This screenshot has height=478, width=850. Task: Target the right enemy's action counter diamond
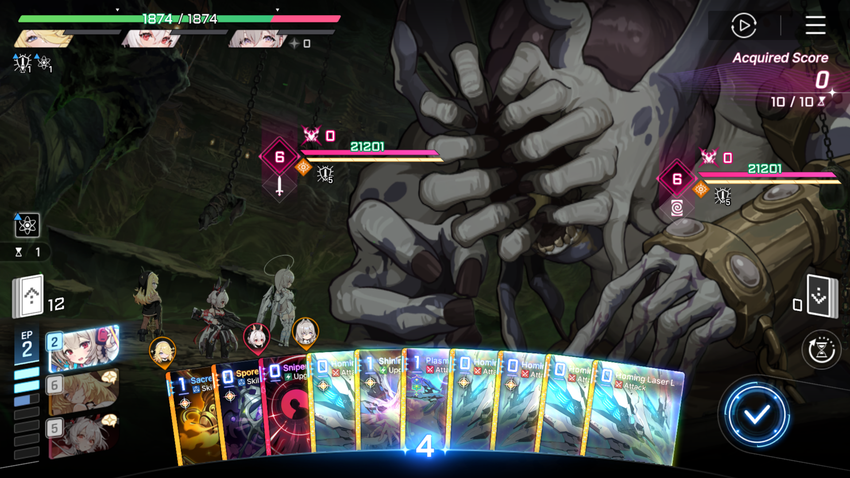[677, 179]
